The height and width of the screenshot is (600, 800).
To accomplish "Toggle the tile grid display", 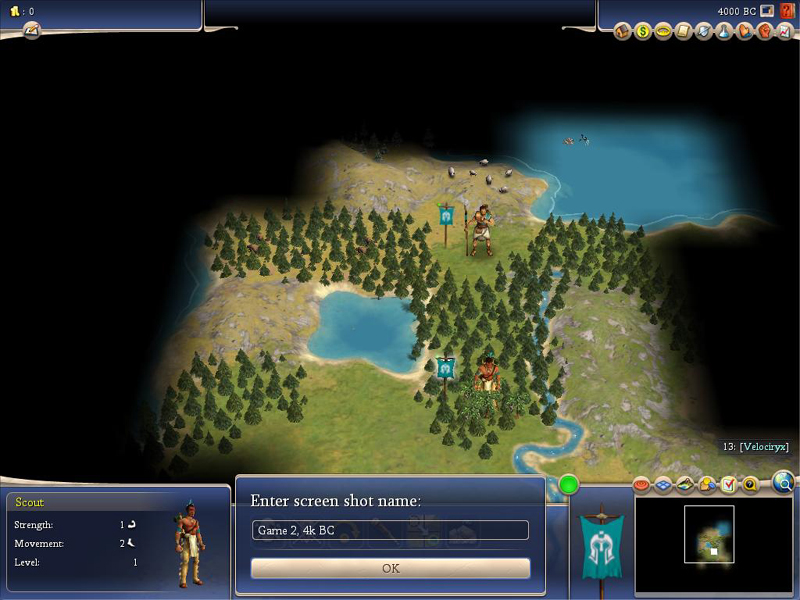I will [664, 485].
